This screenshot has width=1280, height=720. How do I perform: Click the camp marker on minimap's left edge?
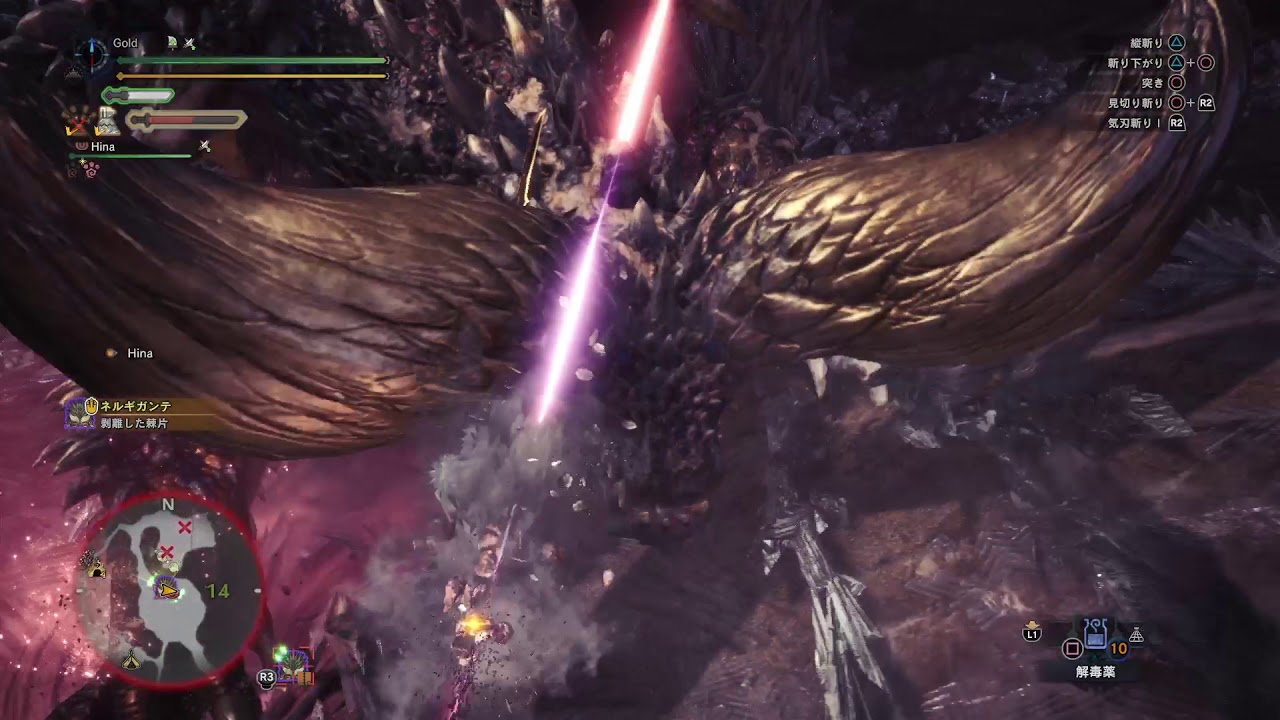(97, 567)
